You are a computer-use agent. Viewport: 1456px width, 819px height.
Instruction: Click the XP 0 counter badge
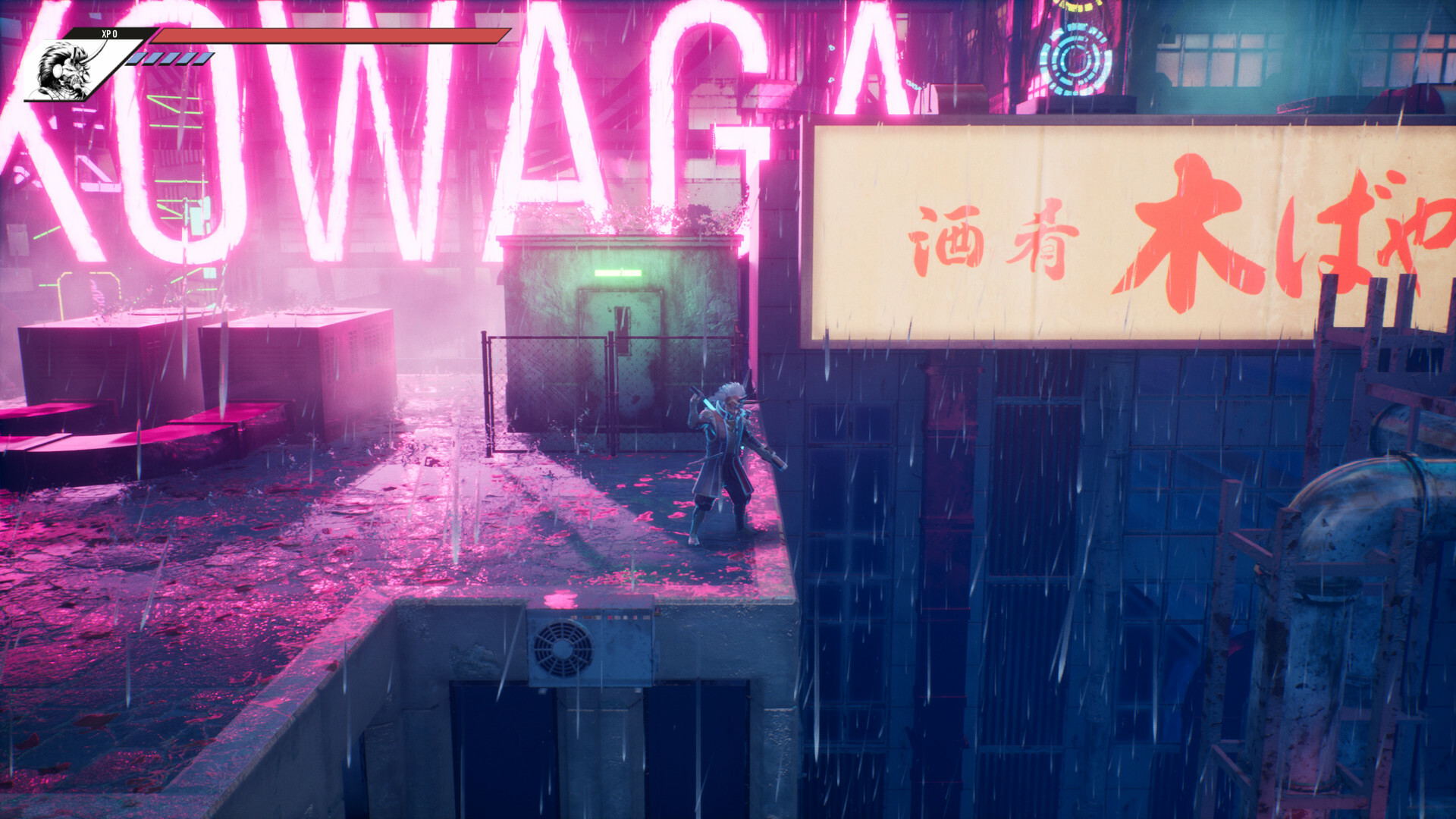(110, 32)
